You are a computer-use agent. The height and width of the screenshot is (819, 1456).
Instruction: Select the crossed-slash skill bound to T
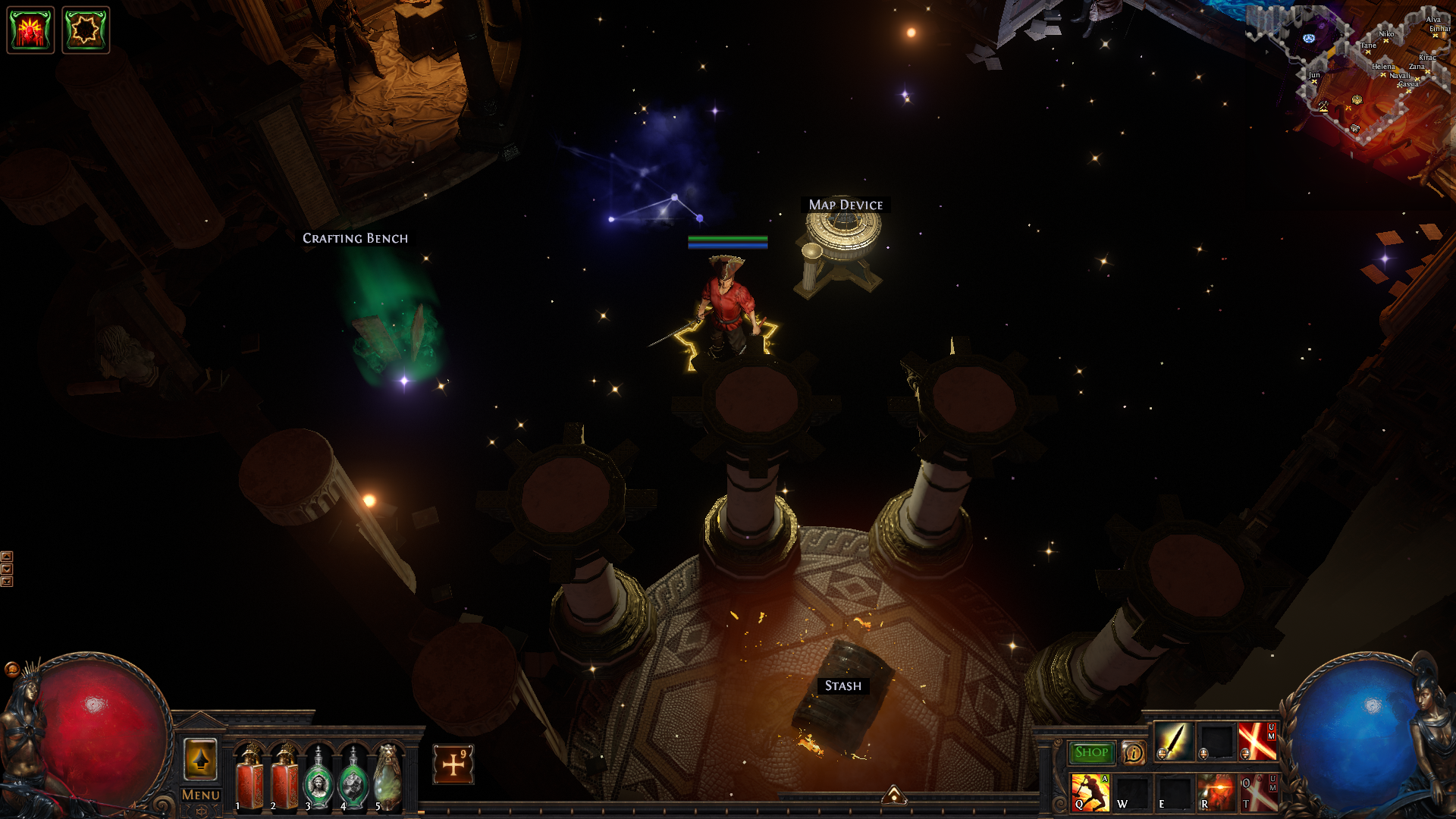coord(1258,792)
